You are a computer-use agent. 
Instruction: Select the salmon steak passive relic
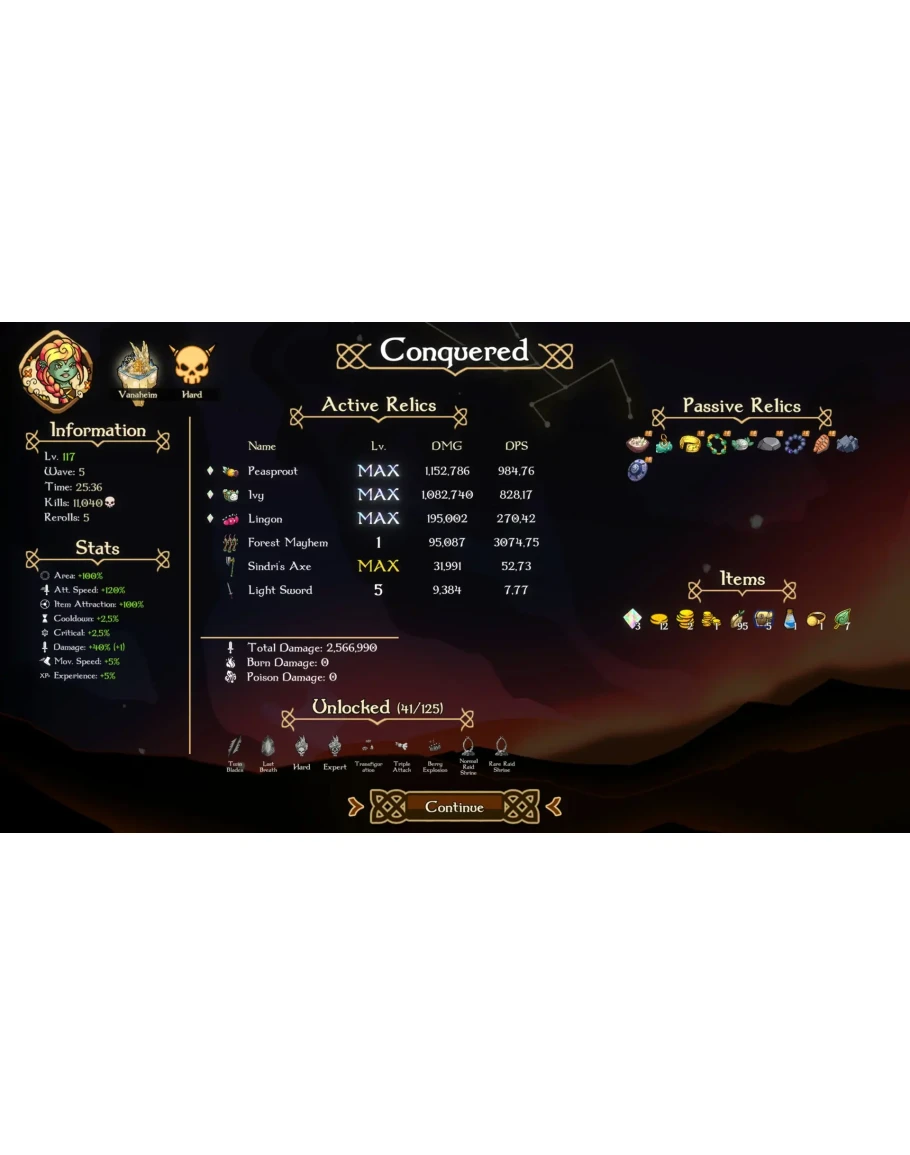[x=820, y=443]
